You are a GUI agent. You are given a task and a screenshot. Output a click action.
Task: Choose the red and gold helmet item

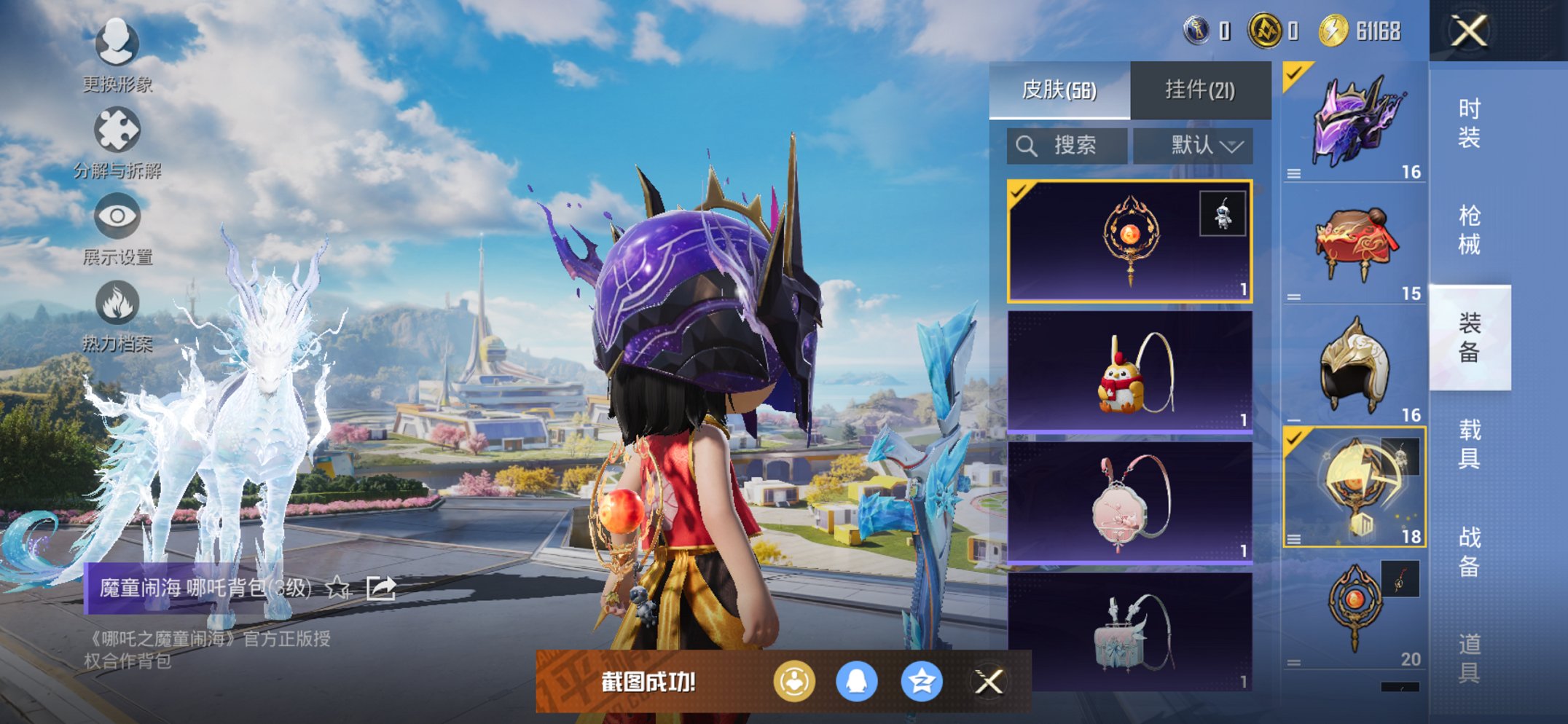coord(1354,244)
